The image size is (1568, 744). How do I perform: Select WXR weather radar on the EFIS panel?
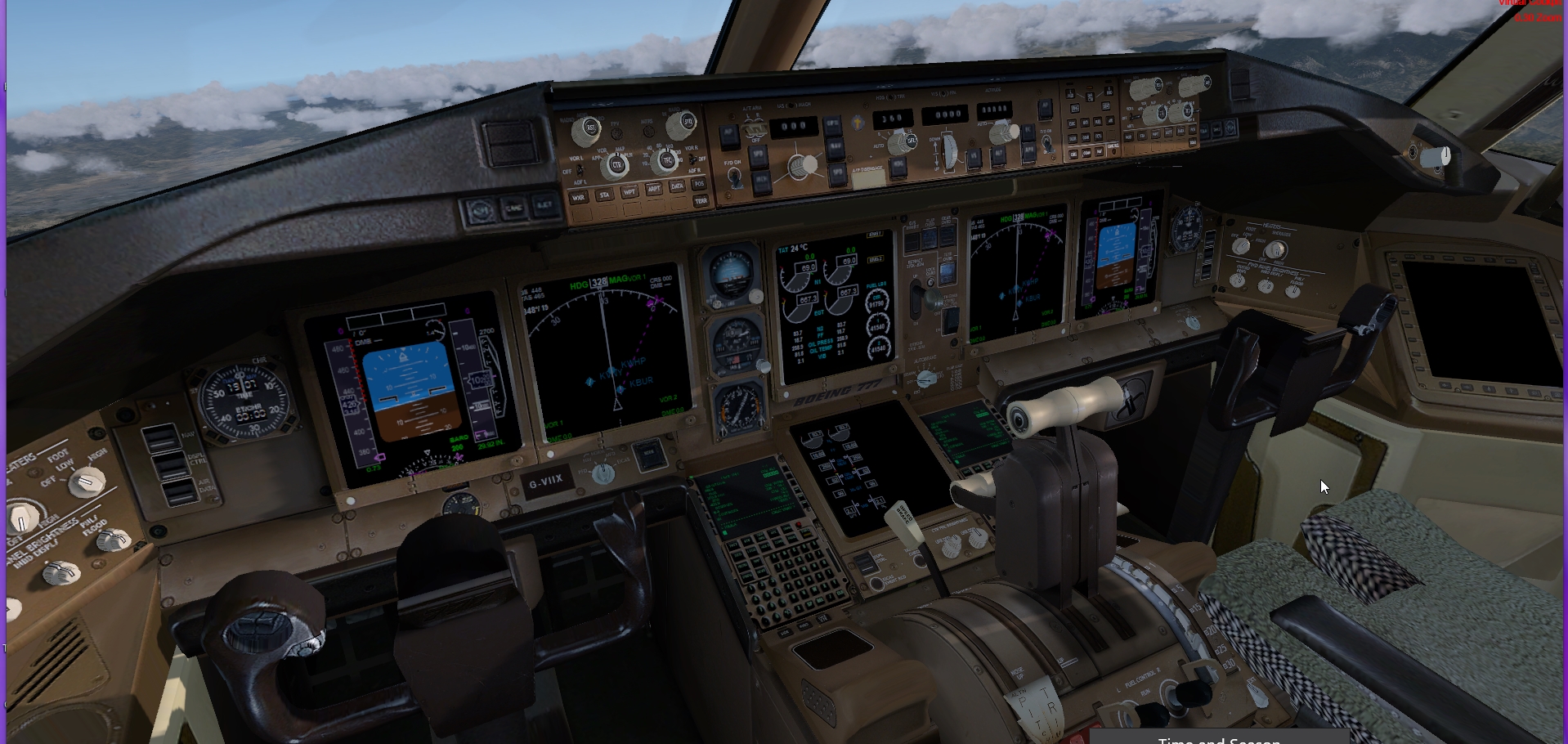[580, 197]
